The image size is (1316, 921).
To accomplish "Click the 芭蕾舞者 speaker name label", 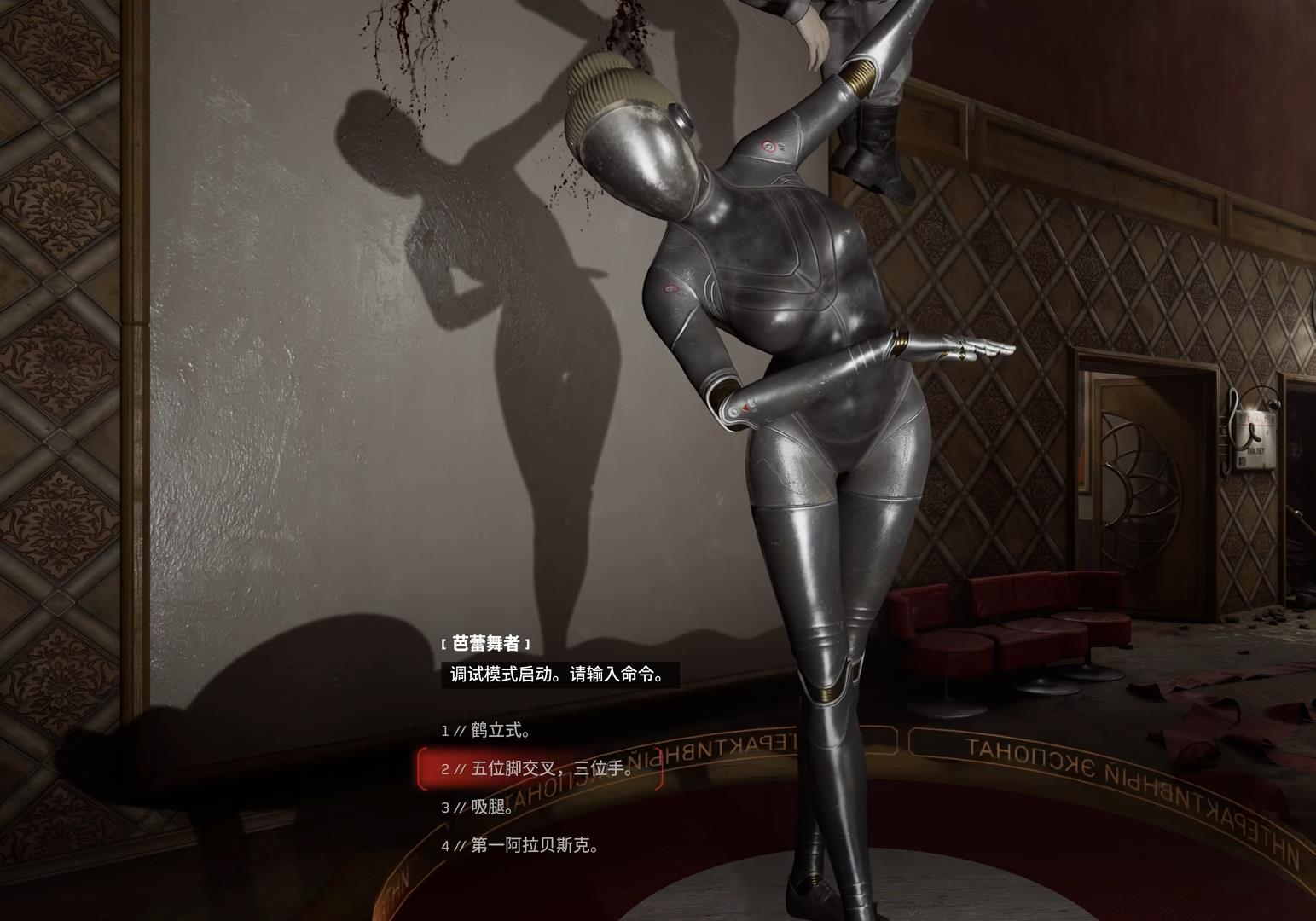I will pos(487,642).
